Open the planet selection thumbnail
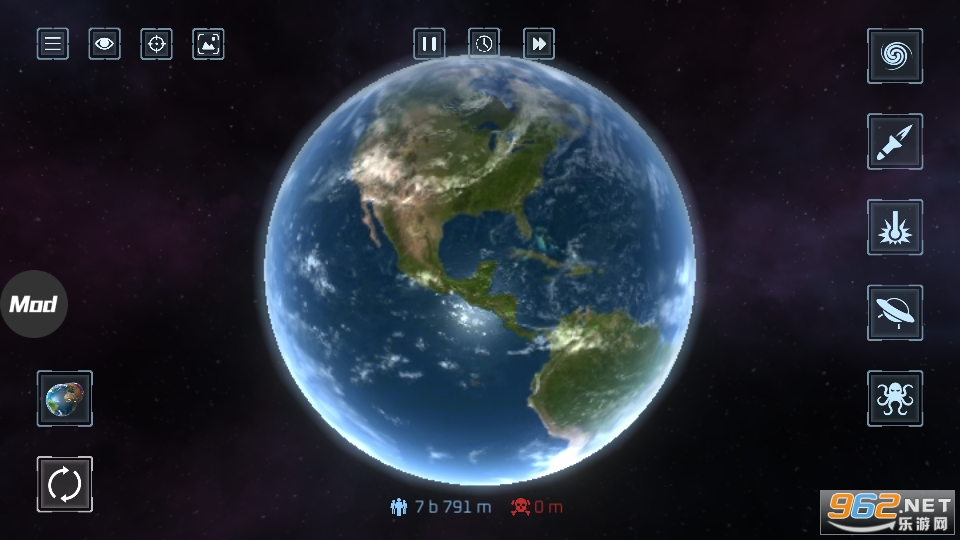Screen dimensions: 960x540 (x=65, y=398)
